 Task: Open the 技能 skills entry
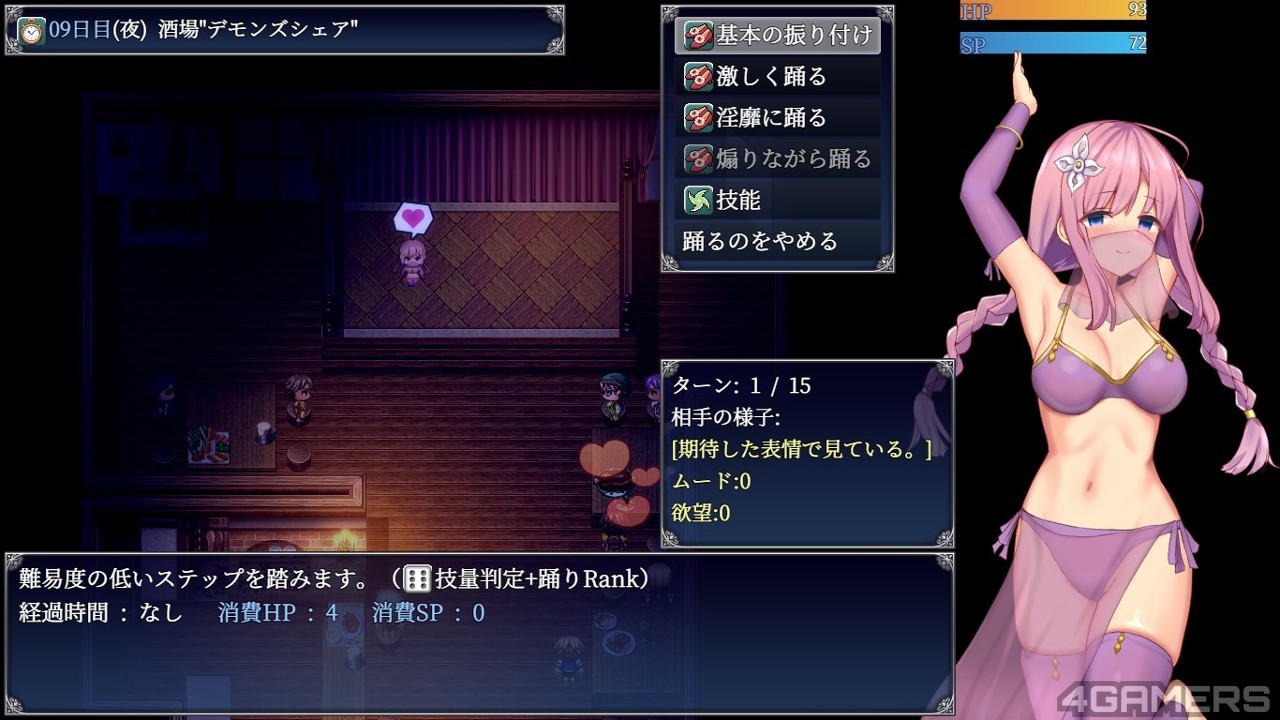coord(778,200)
